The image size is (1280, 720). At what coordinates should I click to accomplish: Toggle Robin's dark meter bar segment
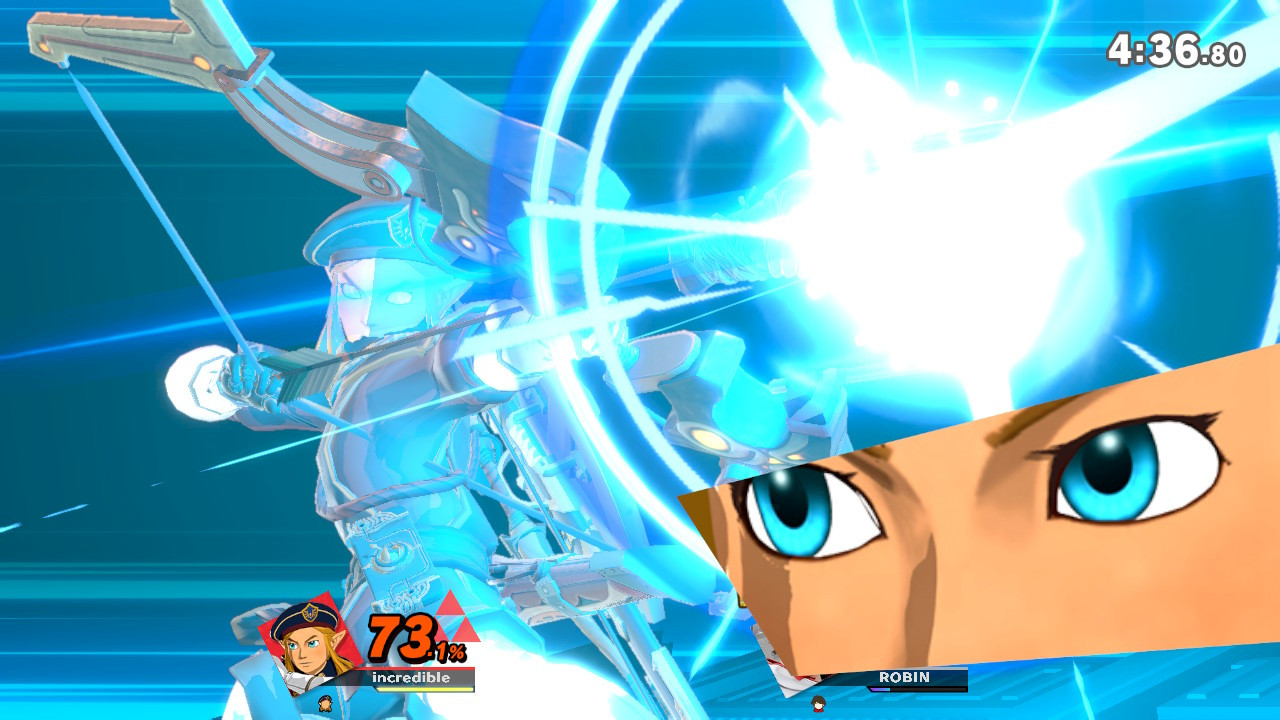coord(929,689)
